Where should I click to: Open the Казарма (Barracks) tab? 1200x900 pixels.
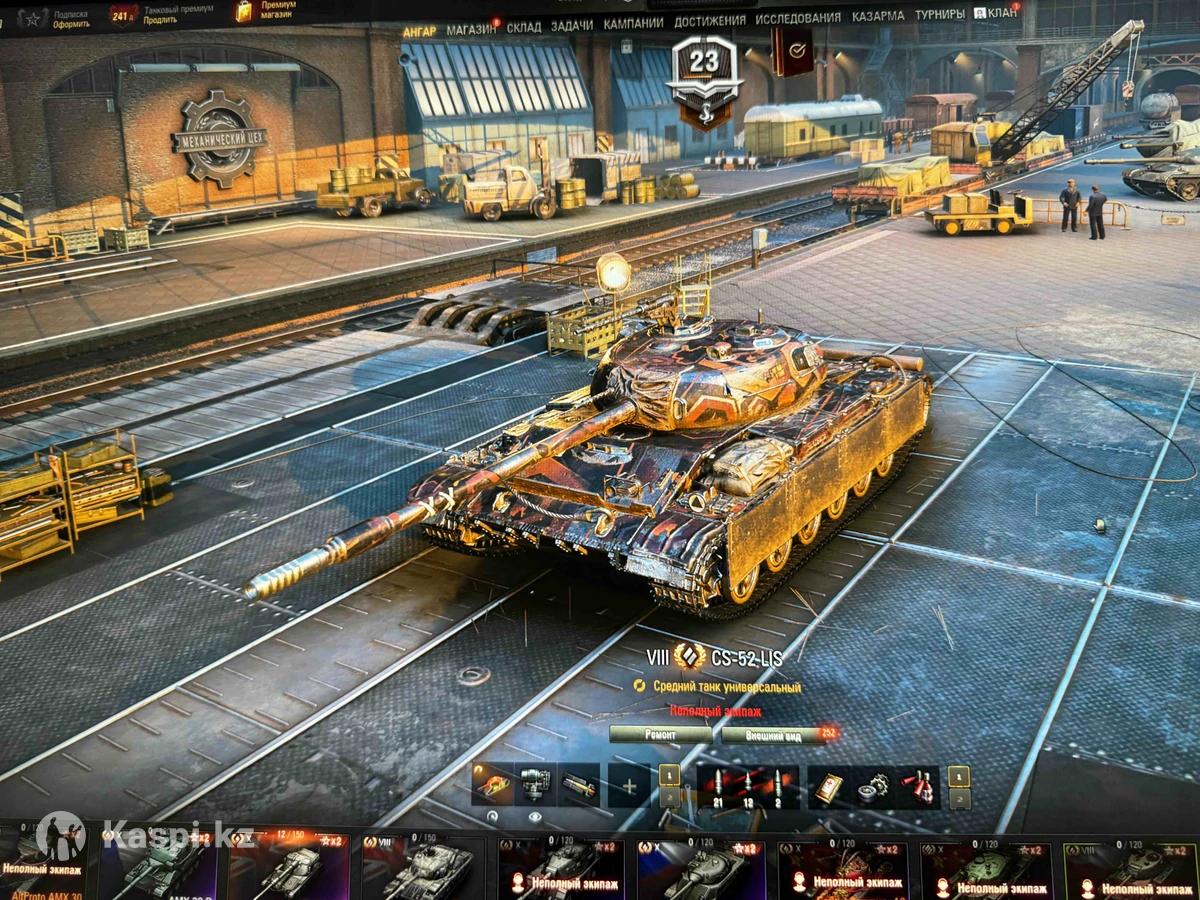(877, 16)
